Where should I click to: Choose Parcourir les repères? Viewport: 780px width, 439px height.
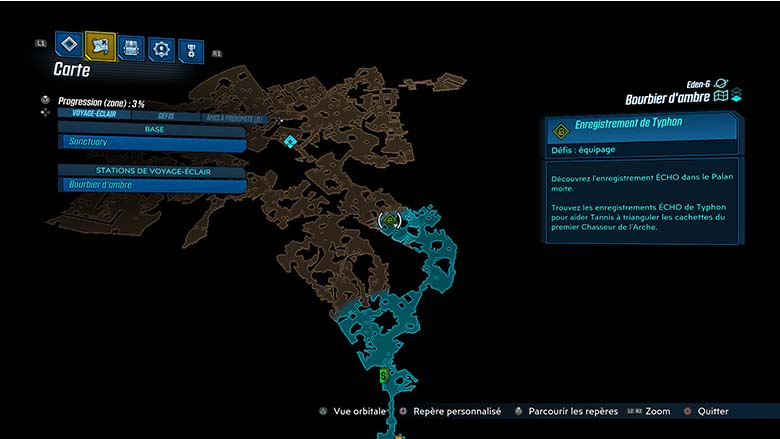point(566,411)
